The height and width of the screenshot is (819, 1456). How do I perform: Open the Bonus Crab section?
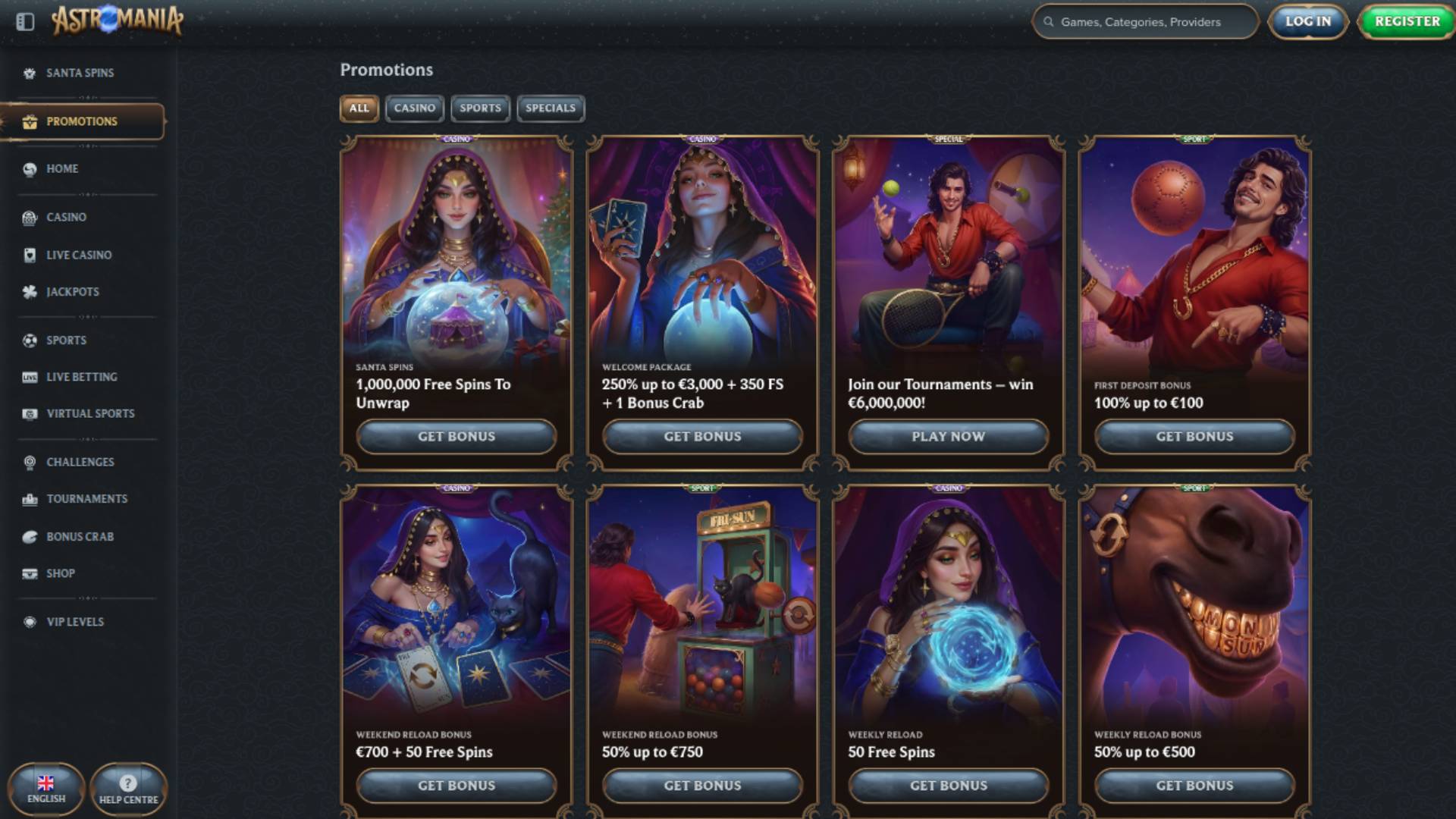(30, 536)
